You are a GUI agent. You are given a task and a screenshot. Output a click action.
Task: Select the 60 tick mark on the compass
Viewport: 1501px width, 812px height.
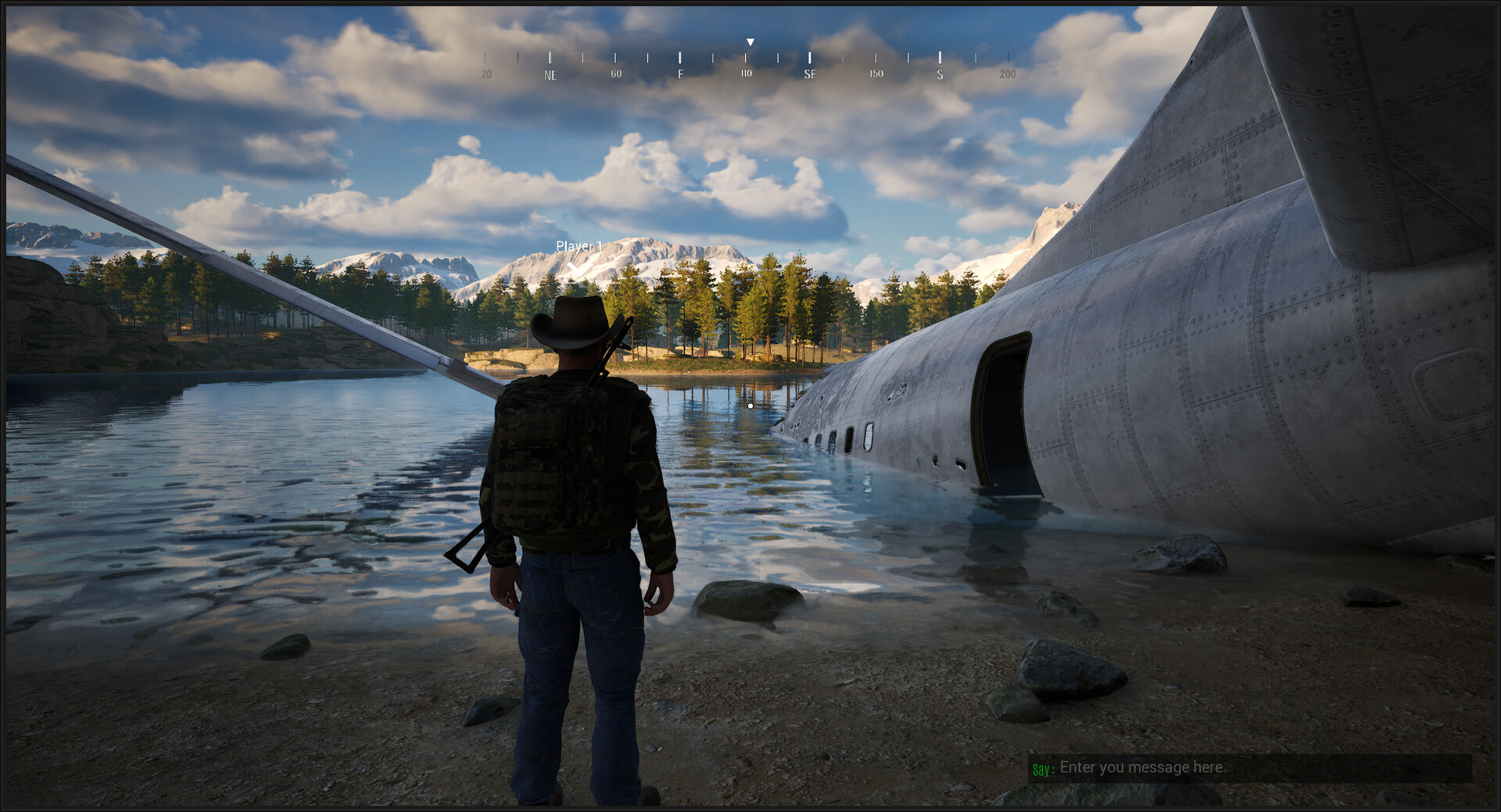click(x=616, y=74)
